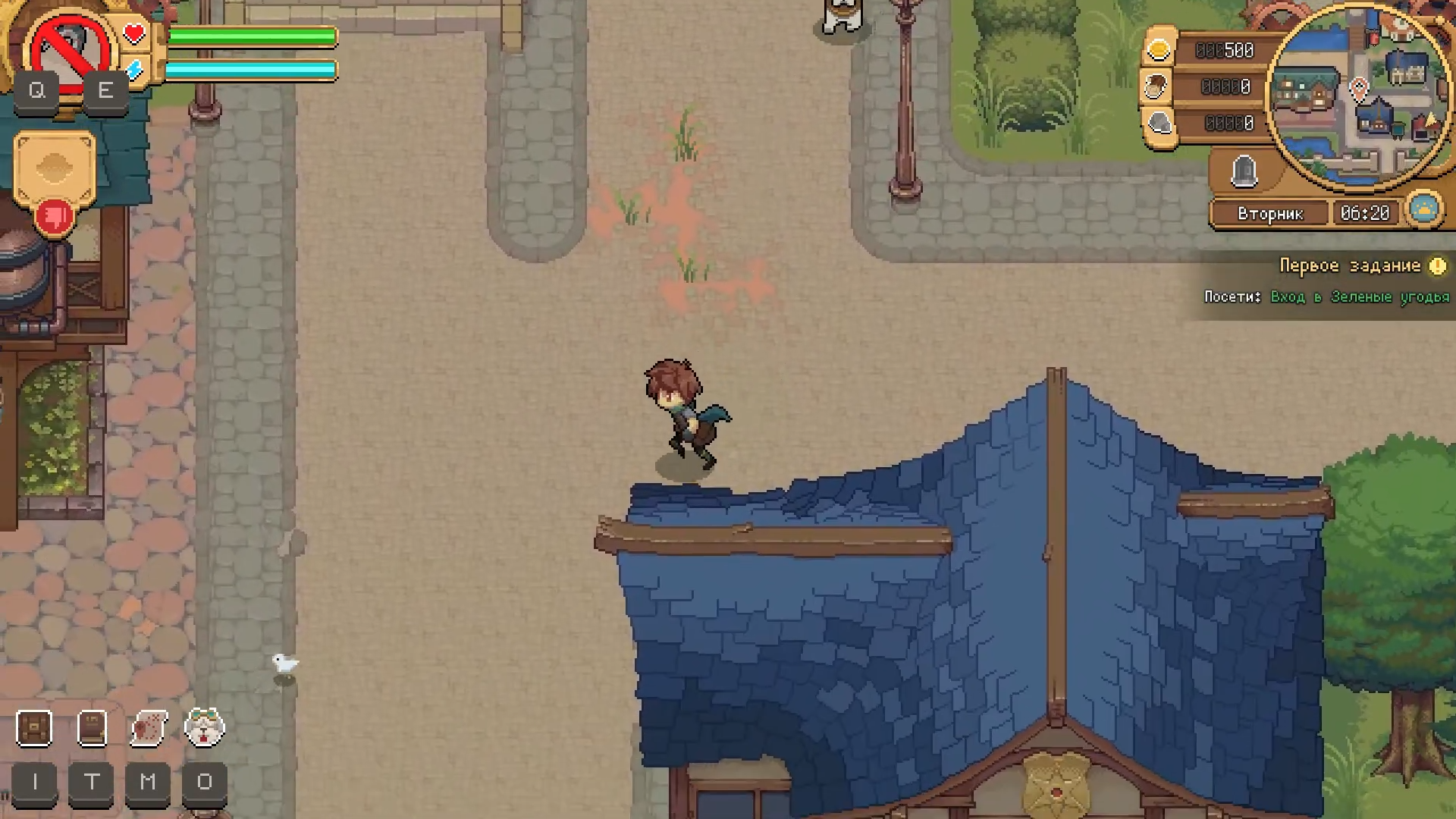Click the orange location pin on minimap
The width and height of the screenshot is (1456, 819).
pyautogui.click(x=1359, y=89)
